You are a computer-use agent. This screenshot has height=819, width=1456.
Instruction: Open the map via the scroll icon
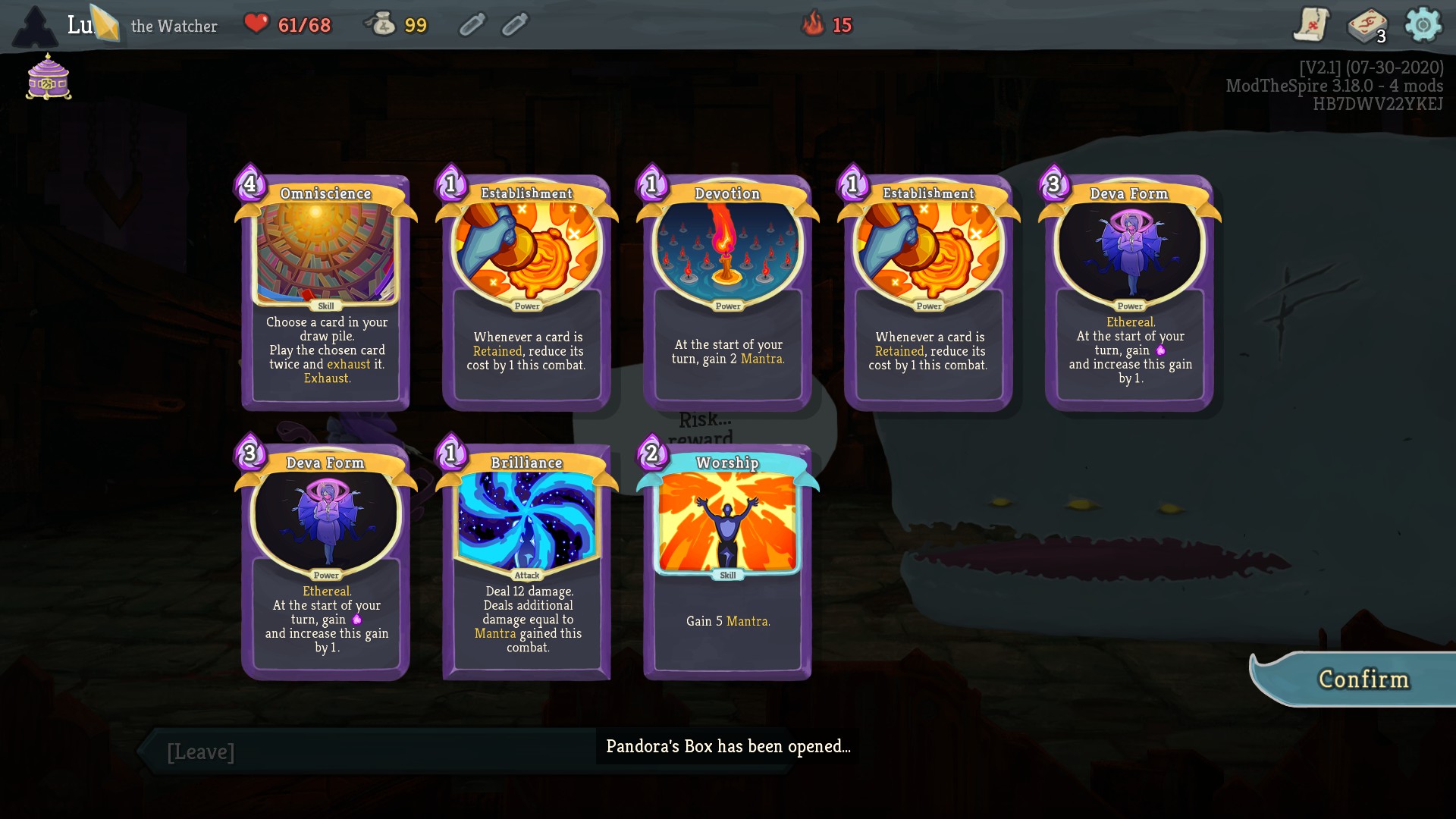tap(1311, 24)
